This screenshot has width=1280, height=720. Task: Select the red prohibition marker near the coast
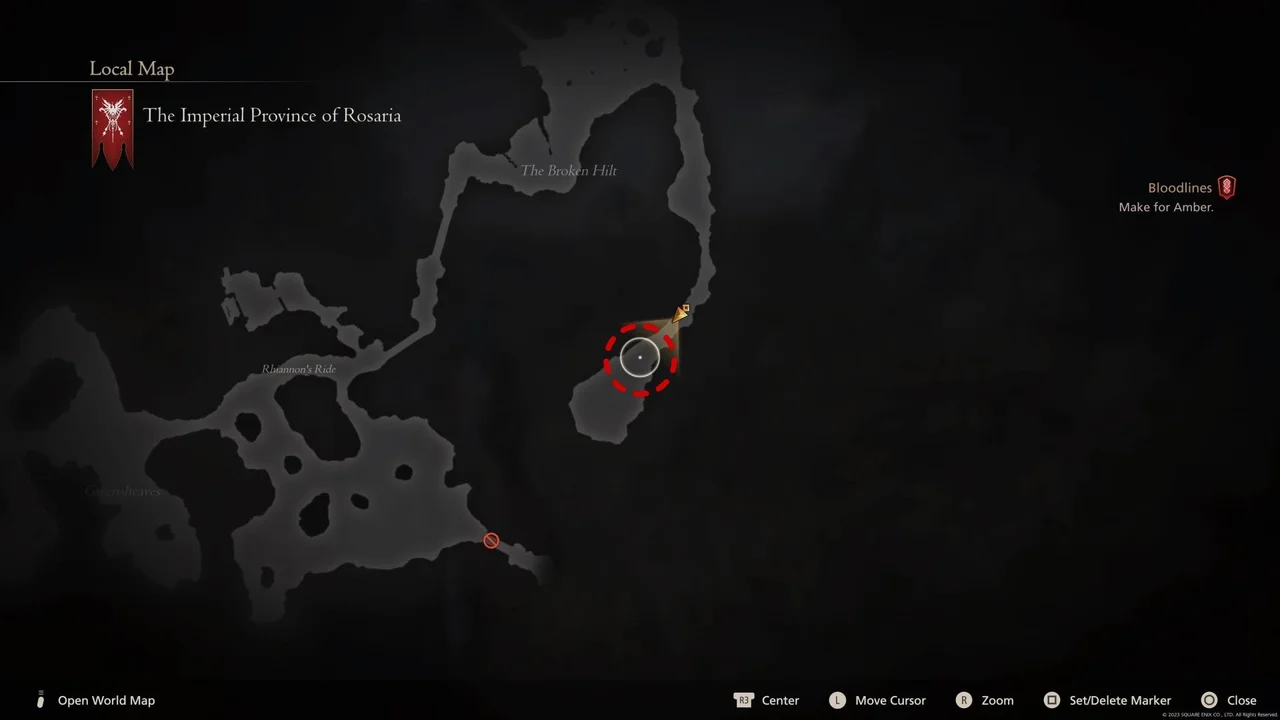(x=491, y=540)
